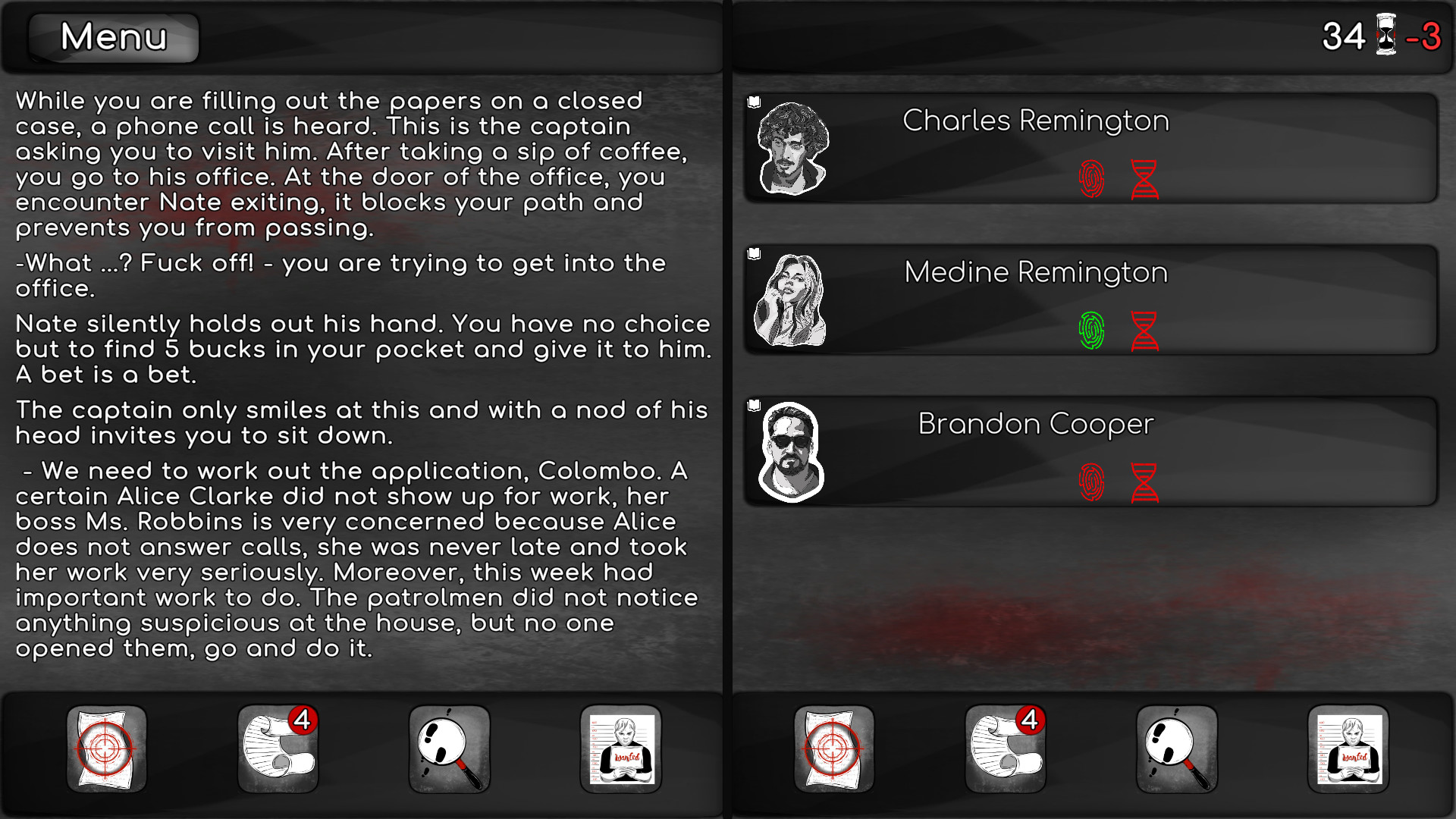Toggle Charles Remington's fingerprint status

coord(1092,180)
